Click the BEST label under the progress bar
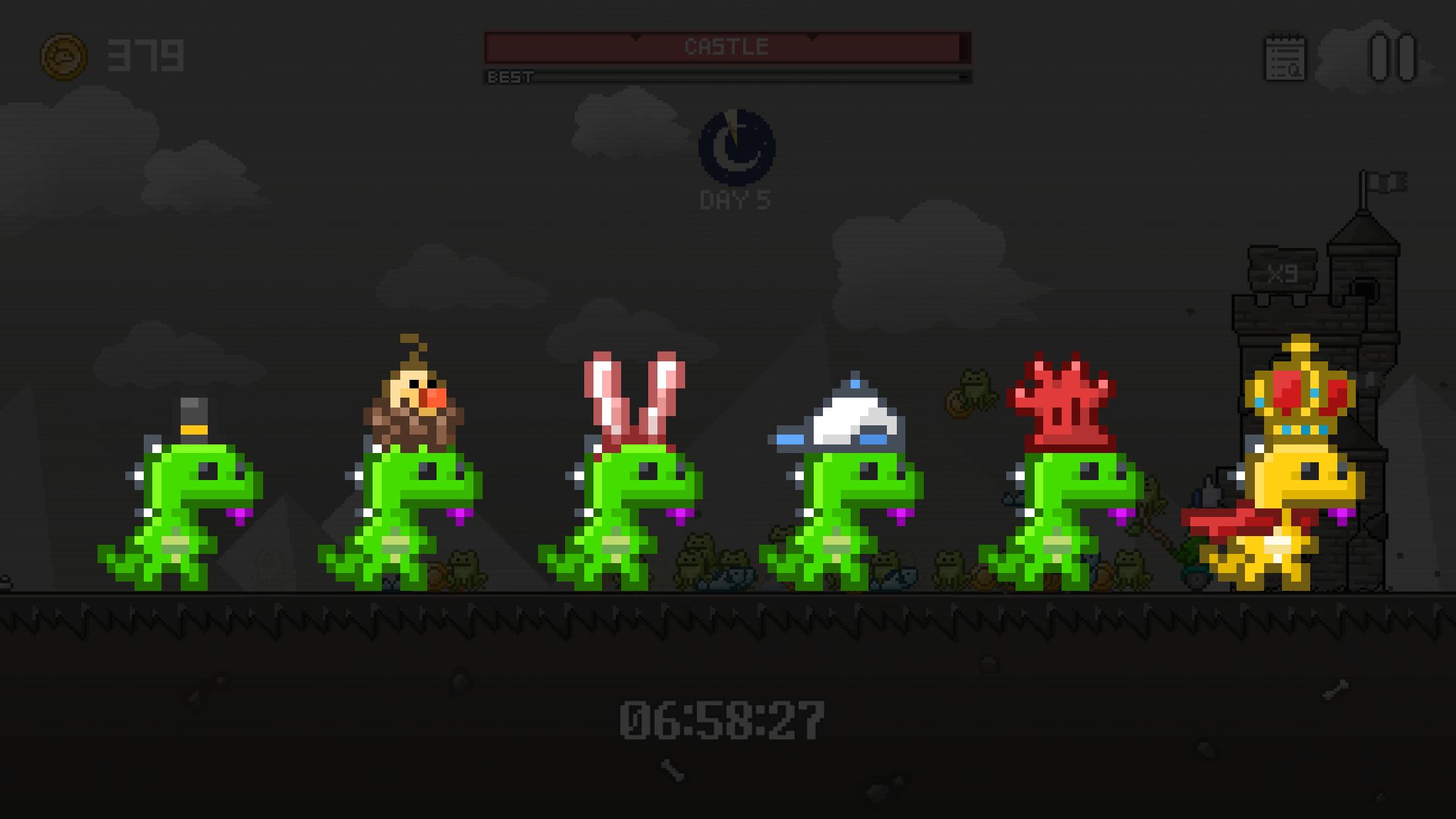The image size is (1456, 819). 509,77
